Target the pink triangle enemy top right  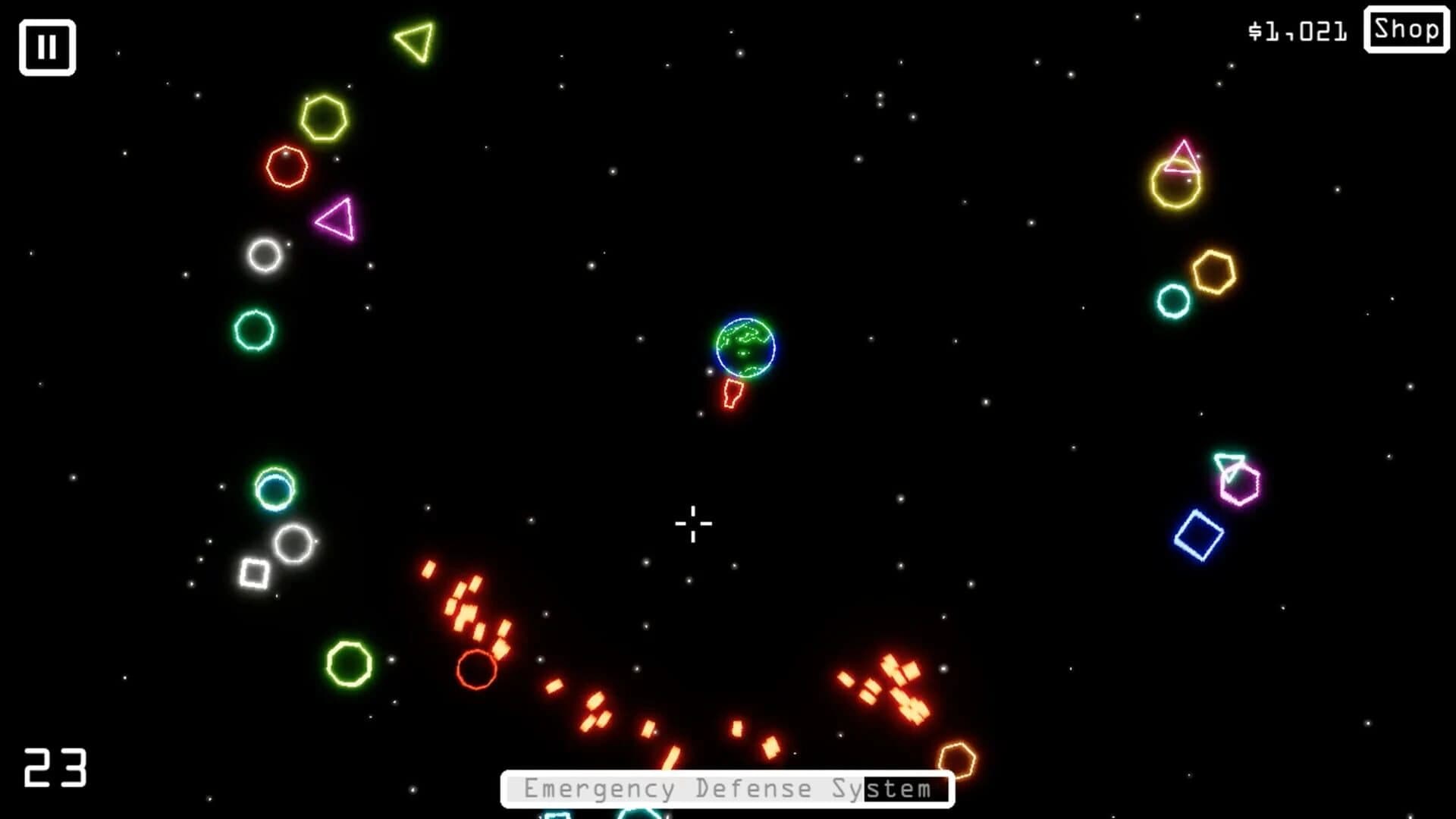pyautogui.click(x=1181, y=155)
